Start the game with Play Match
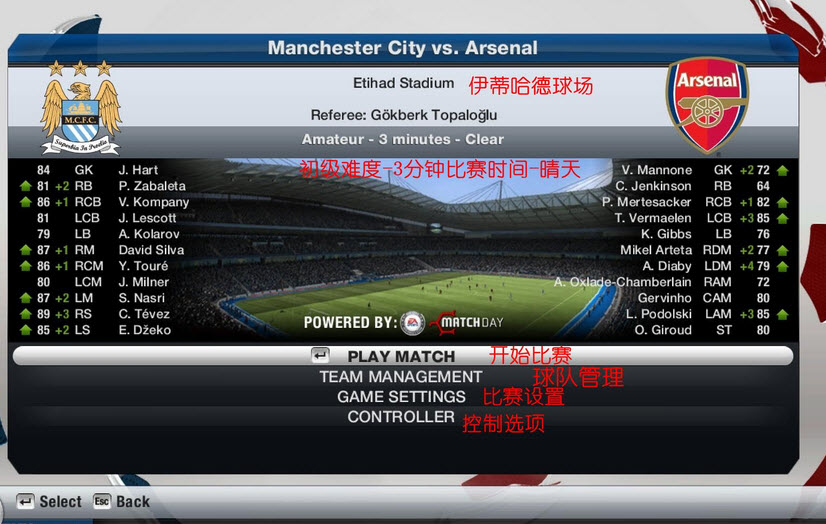Image resolution: width=826 pixels, height=524 pixels. [401, 356]
